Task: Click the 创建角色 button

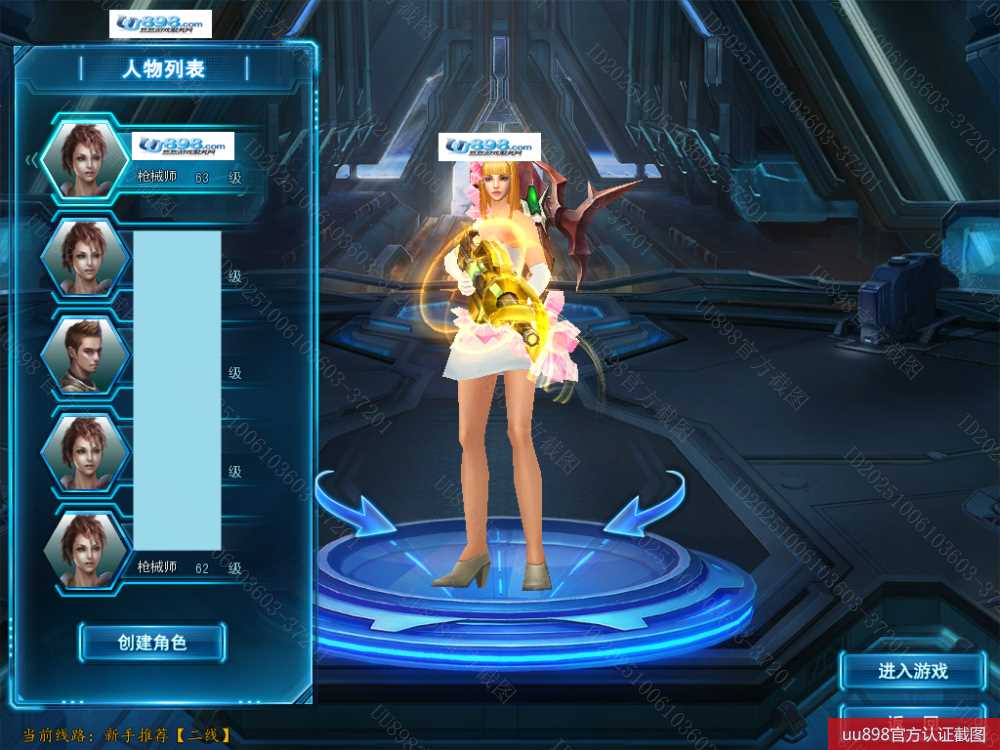Action: [152, 642]
